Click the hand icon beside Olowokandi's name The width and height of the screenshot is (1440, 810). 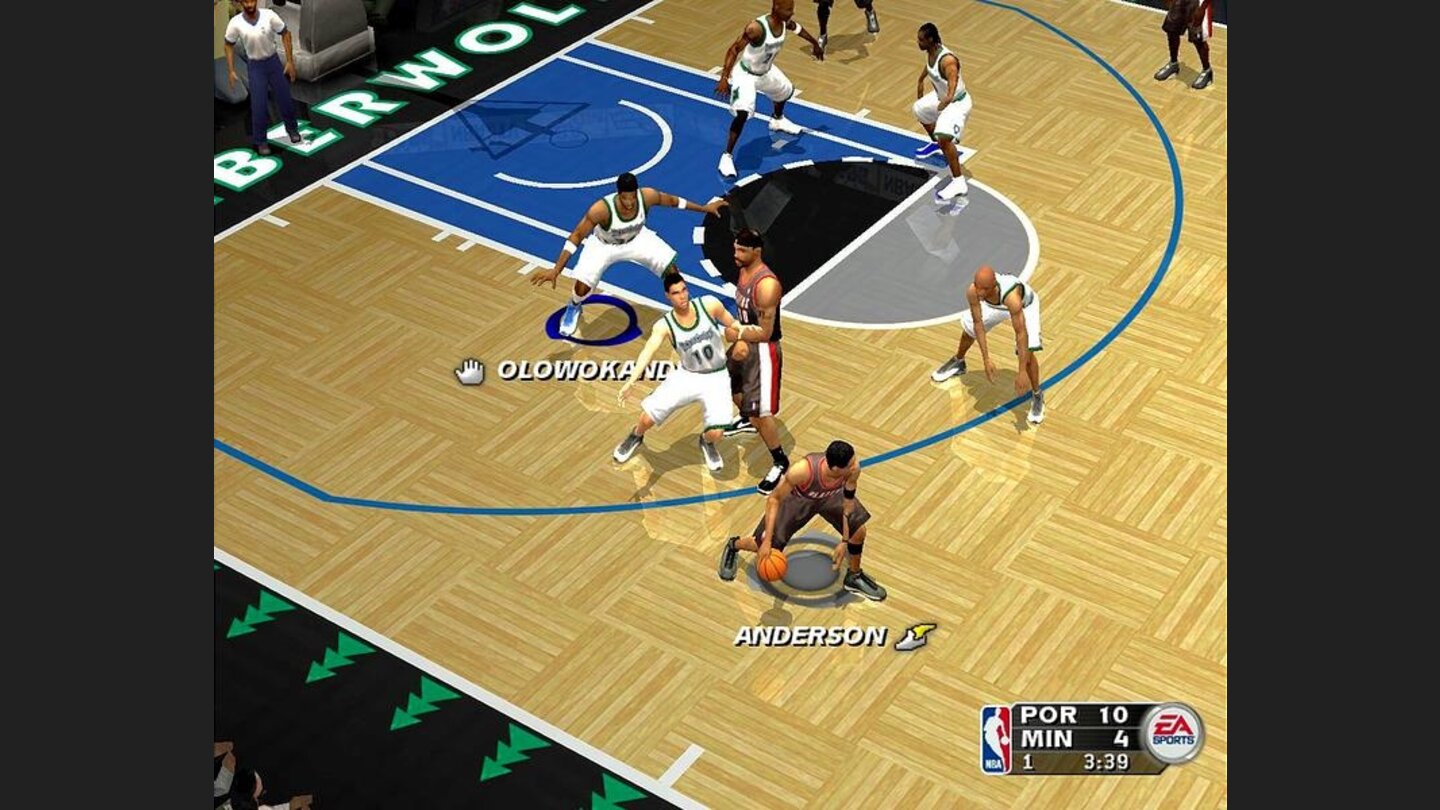(x=469, y=371)
